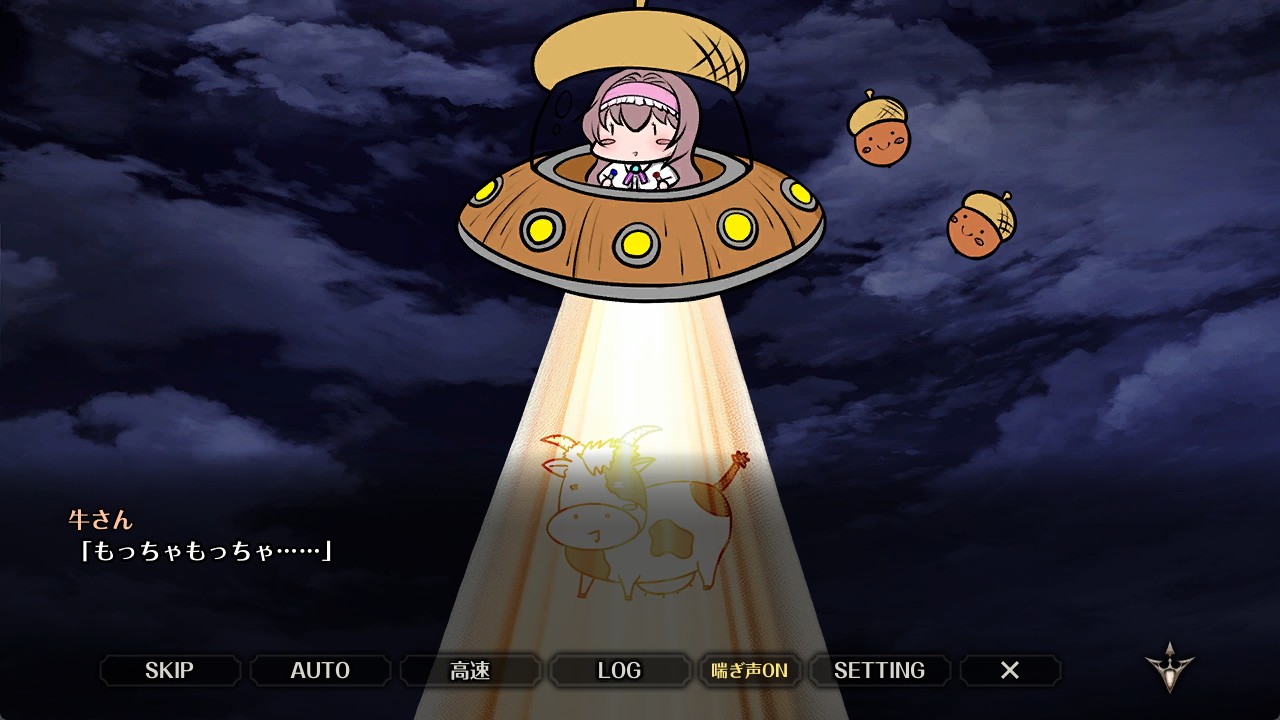Viewport: 1280px width, 720px height.
Task: Open the dialogue LOG
Action: [x=619, y=670]
